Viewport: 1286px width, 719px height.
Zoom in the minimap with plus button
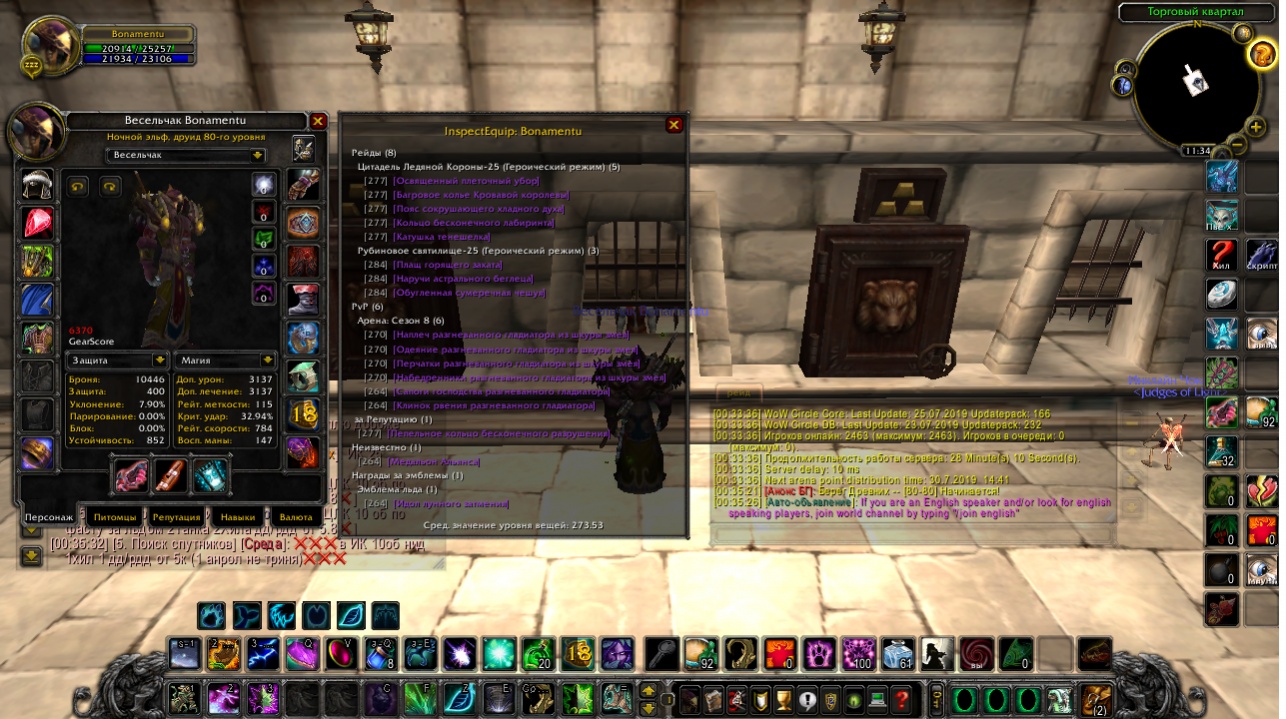click(x=1256, y=127)
